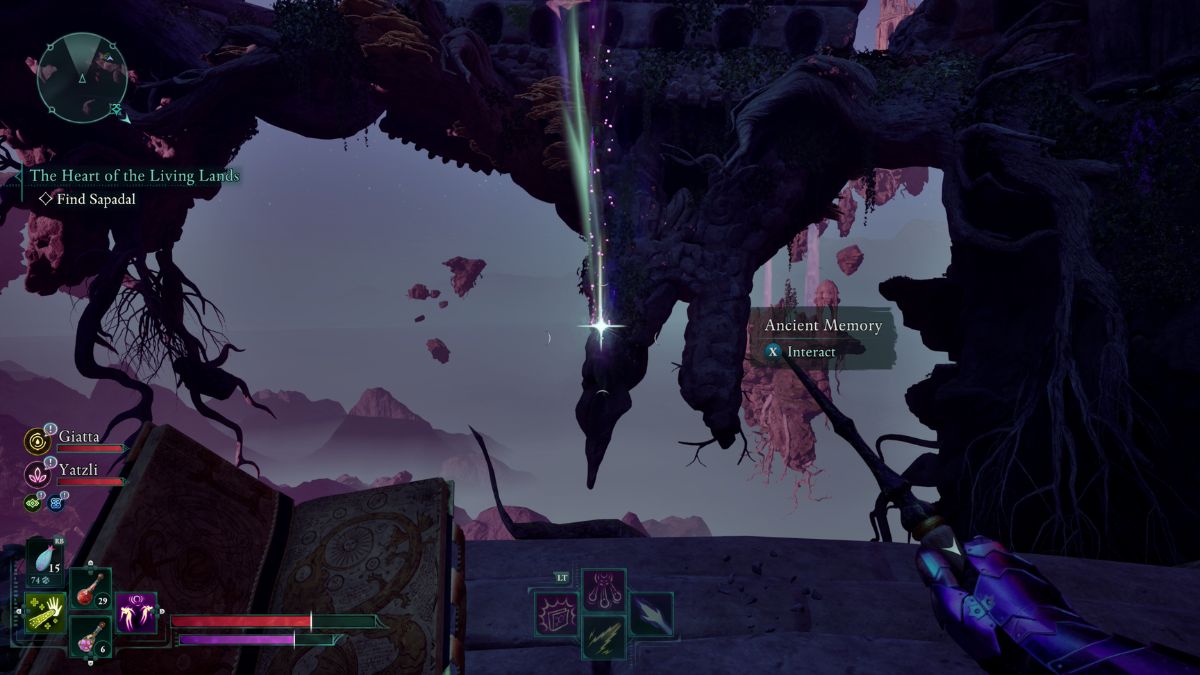Drink the pink essence potion
Screen dimensions: 1200x675
(x=90, y=634)
